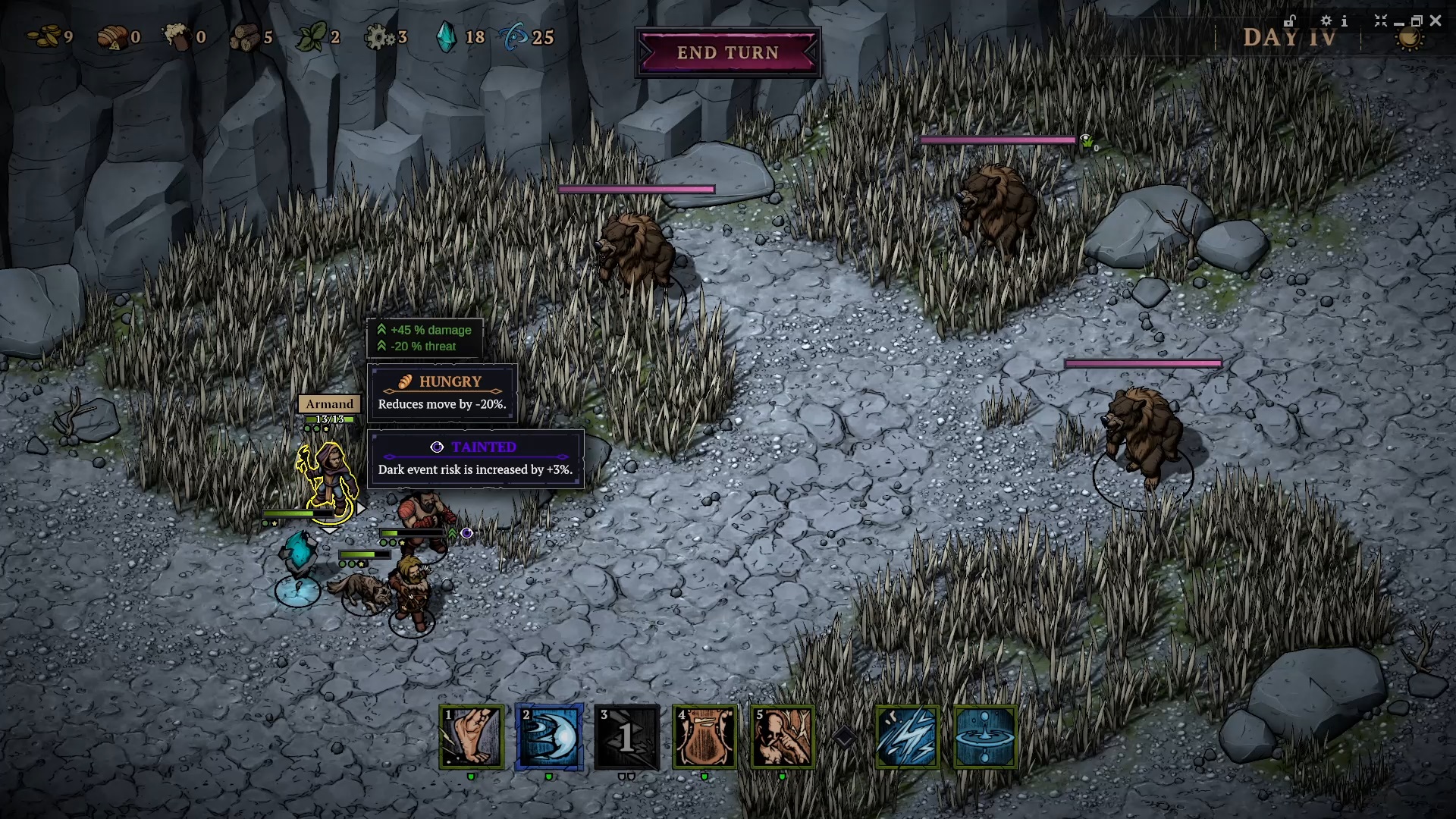Viewport: 1456px width, 819px height.
Task: Open the info panel icon
Action: (x=1345, y=21)
